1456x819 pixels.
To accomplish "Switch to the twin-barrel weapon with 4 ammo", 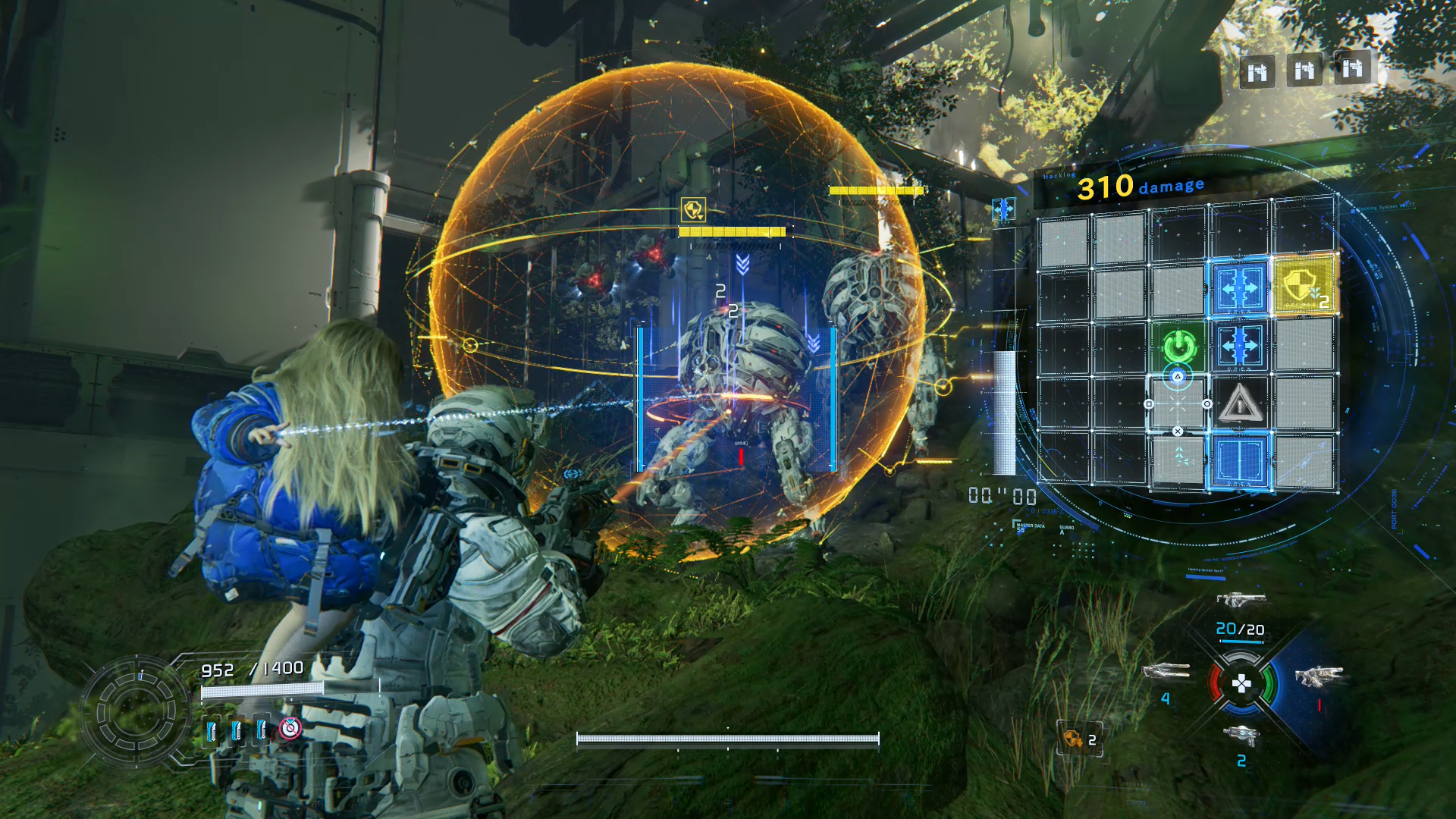I will tap(1166, 671).
